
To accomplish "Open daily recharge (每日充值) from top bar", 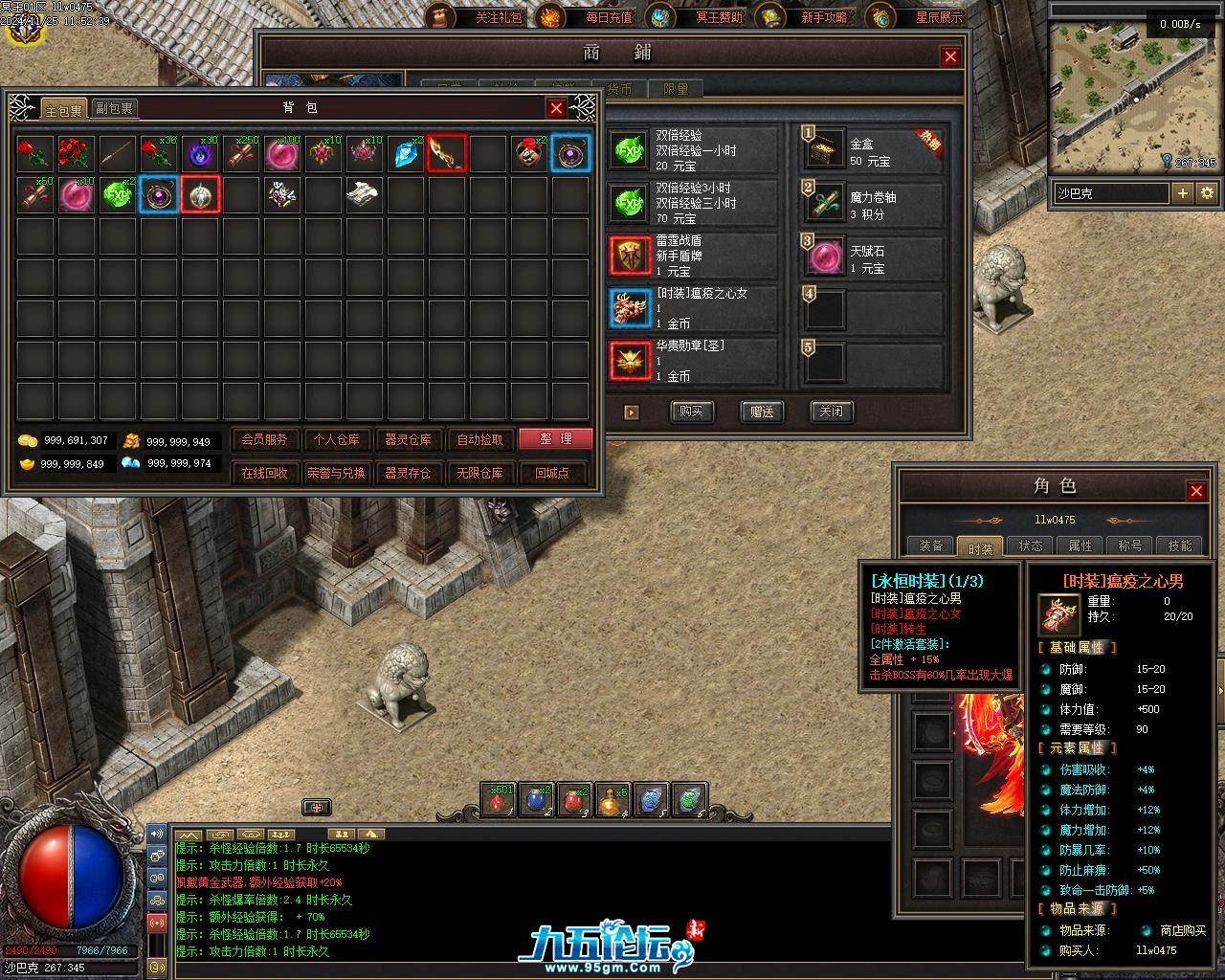I will pos(609,17).
